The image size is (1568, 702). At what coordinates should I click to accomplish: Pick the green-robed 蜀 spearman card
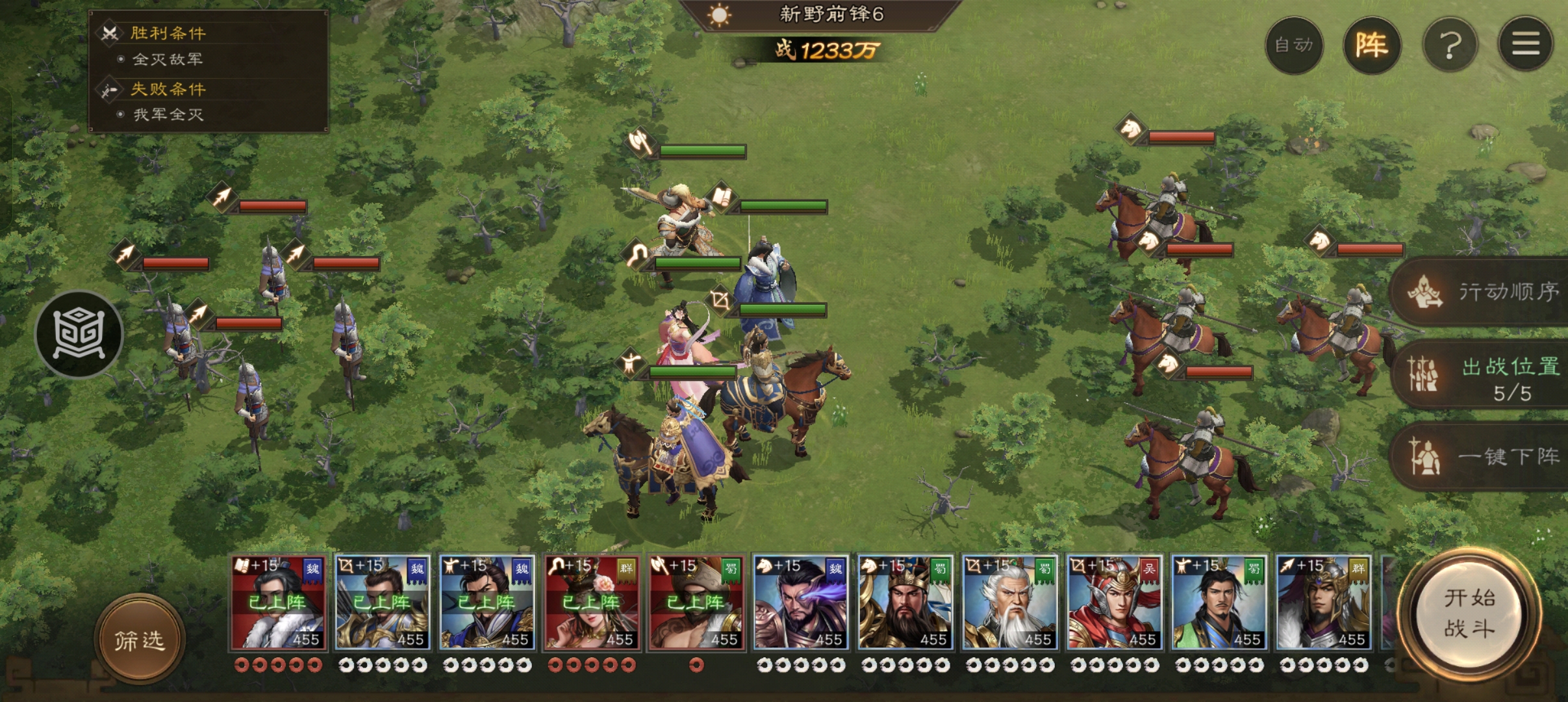(x=1219, y=603)
